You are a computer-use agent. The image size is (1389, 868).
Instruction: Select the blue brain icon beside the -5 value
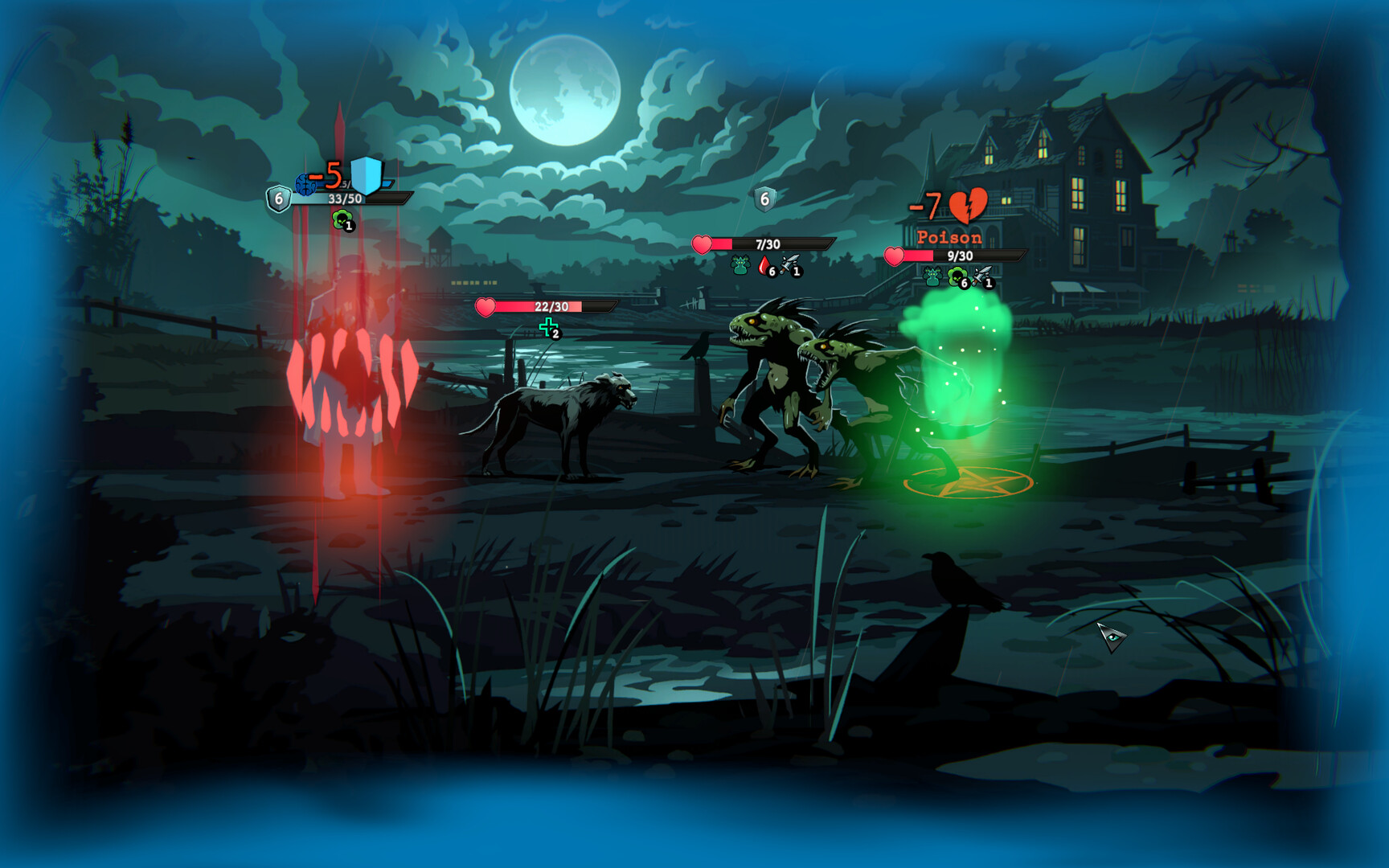[x=305, y=184]
